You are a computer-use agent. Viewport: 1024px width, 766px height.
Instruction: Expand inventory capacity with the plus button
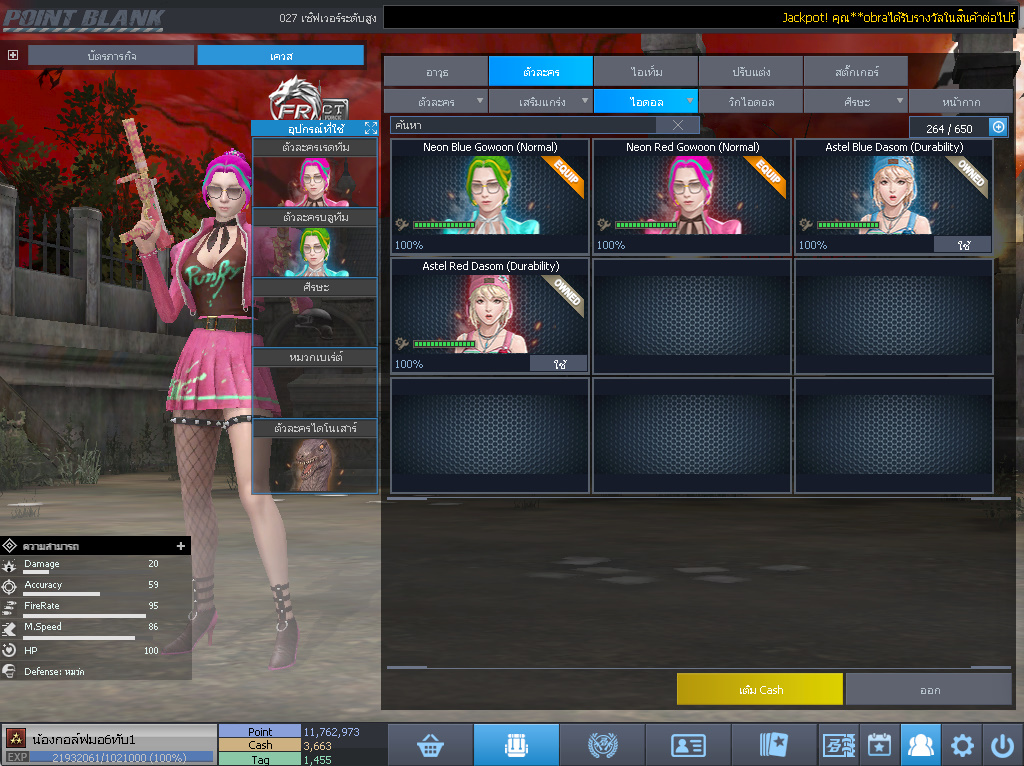(x=997, y=127)
